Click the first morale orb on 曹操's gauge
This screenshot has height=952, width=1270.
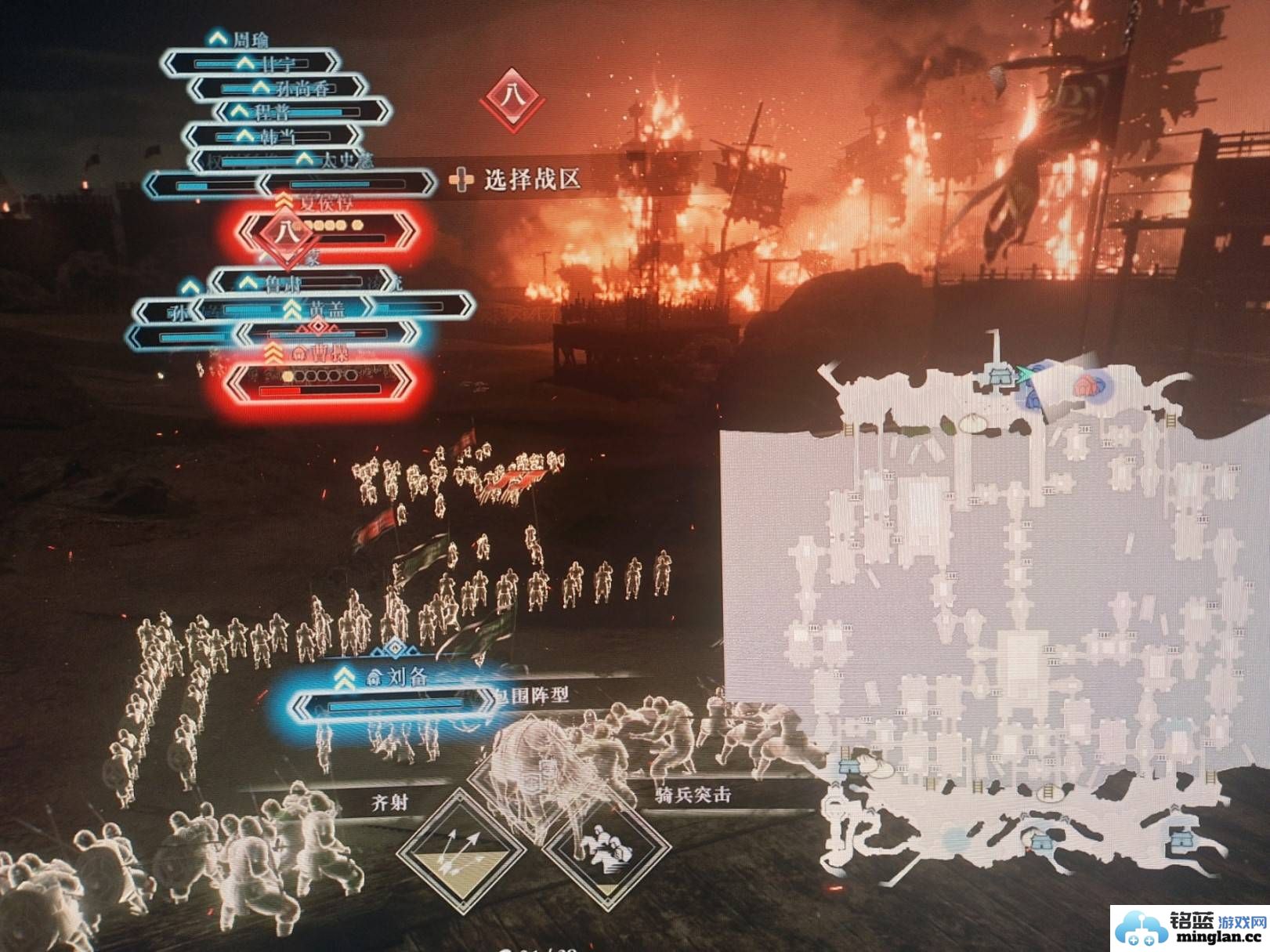click(x=287, y=375)
